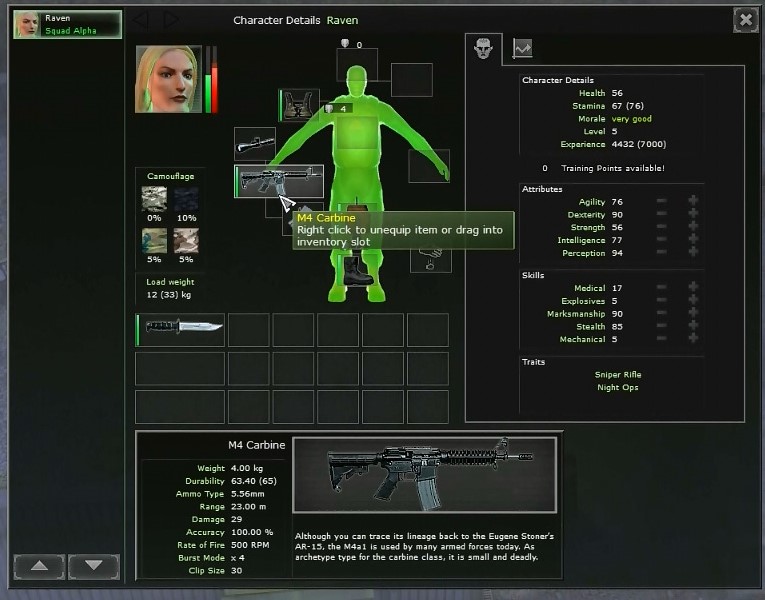Viewport: 765px width, 600px height.
Task: Select the equipped M4 Carbine slot
Action: click(x=279, y=181)
